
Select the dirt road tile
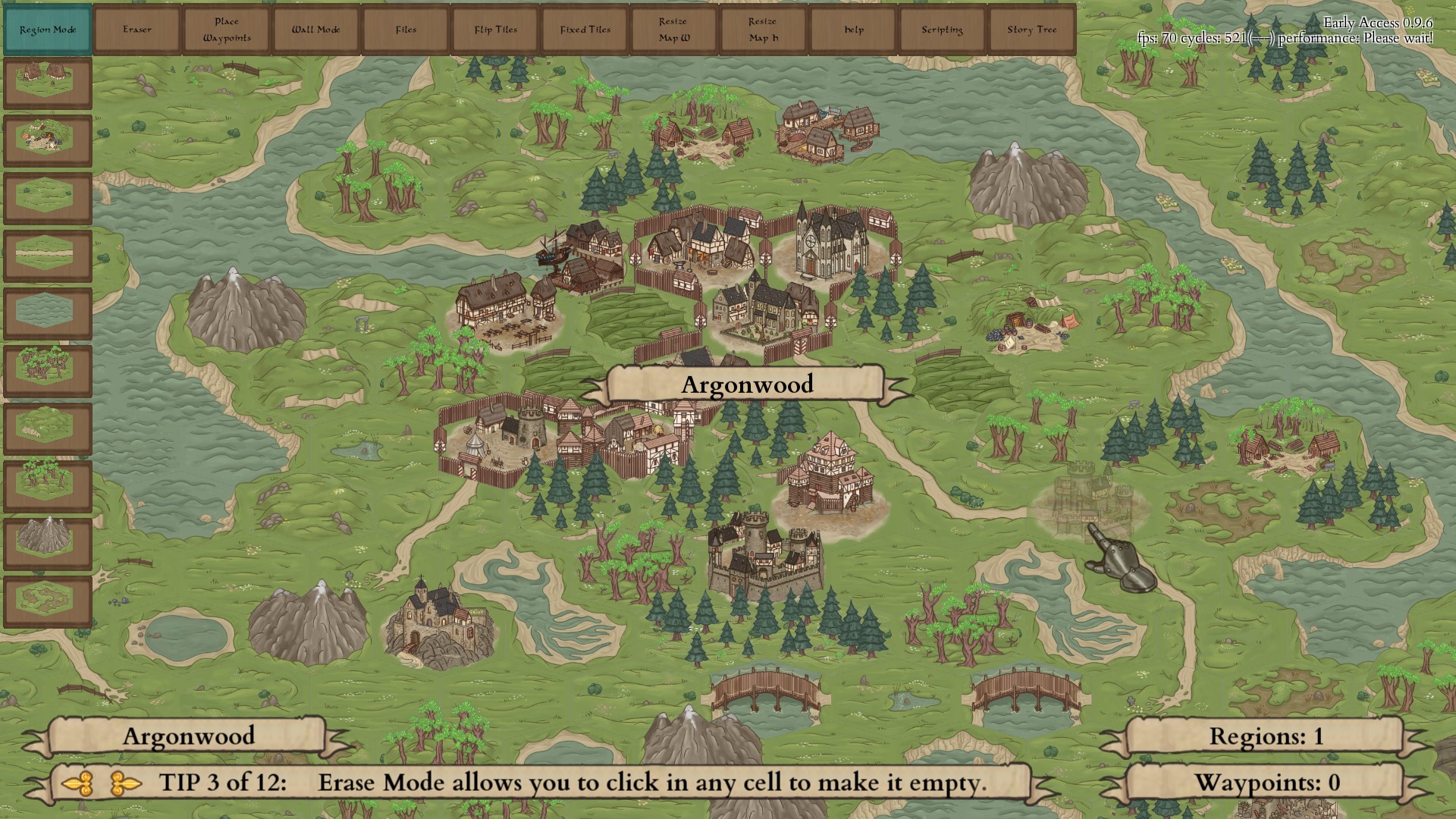pos(47,251)
